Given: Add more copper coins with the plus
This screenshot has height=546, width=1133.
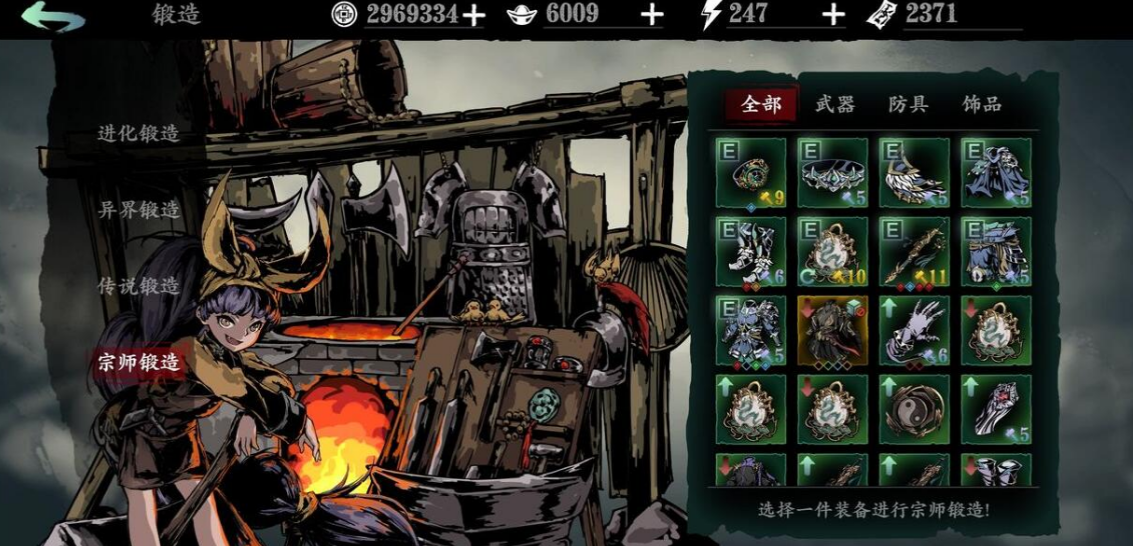Looking at the screenshot, I should (473, 15).
